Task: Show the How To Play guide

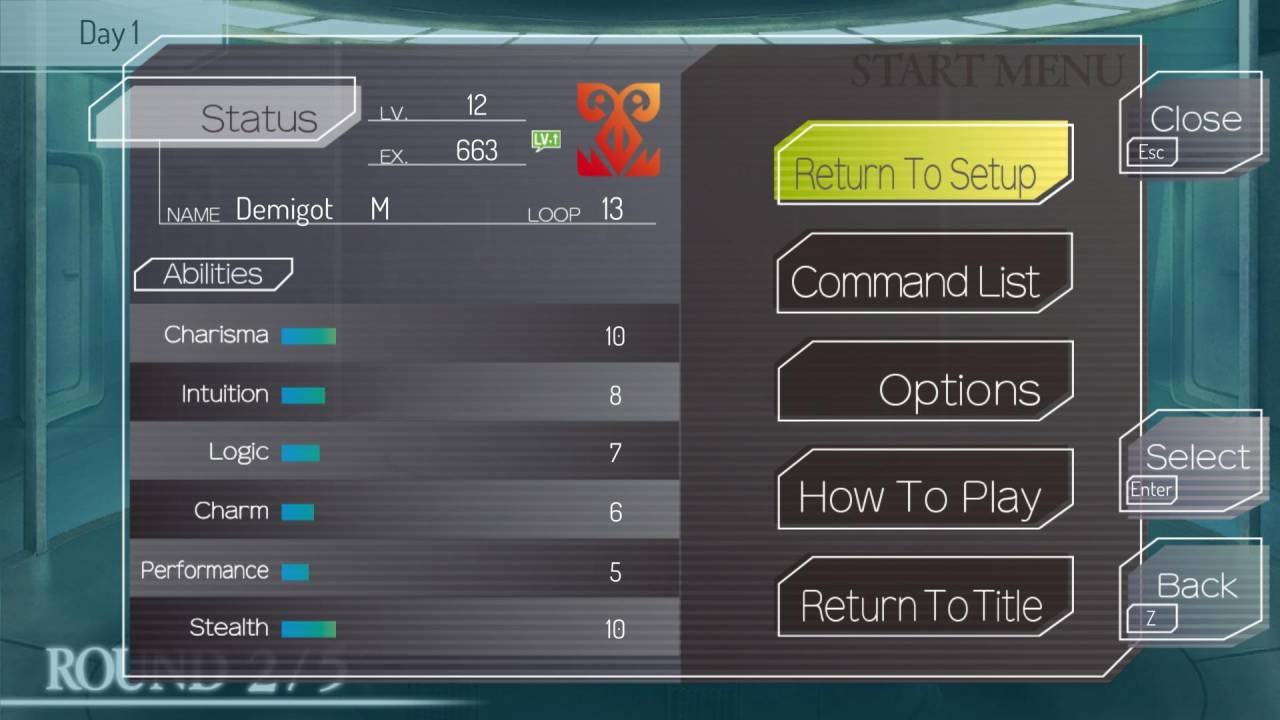Action: click(x=923, y=490)
